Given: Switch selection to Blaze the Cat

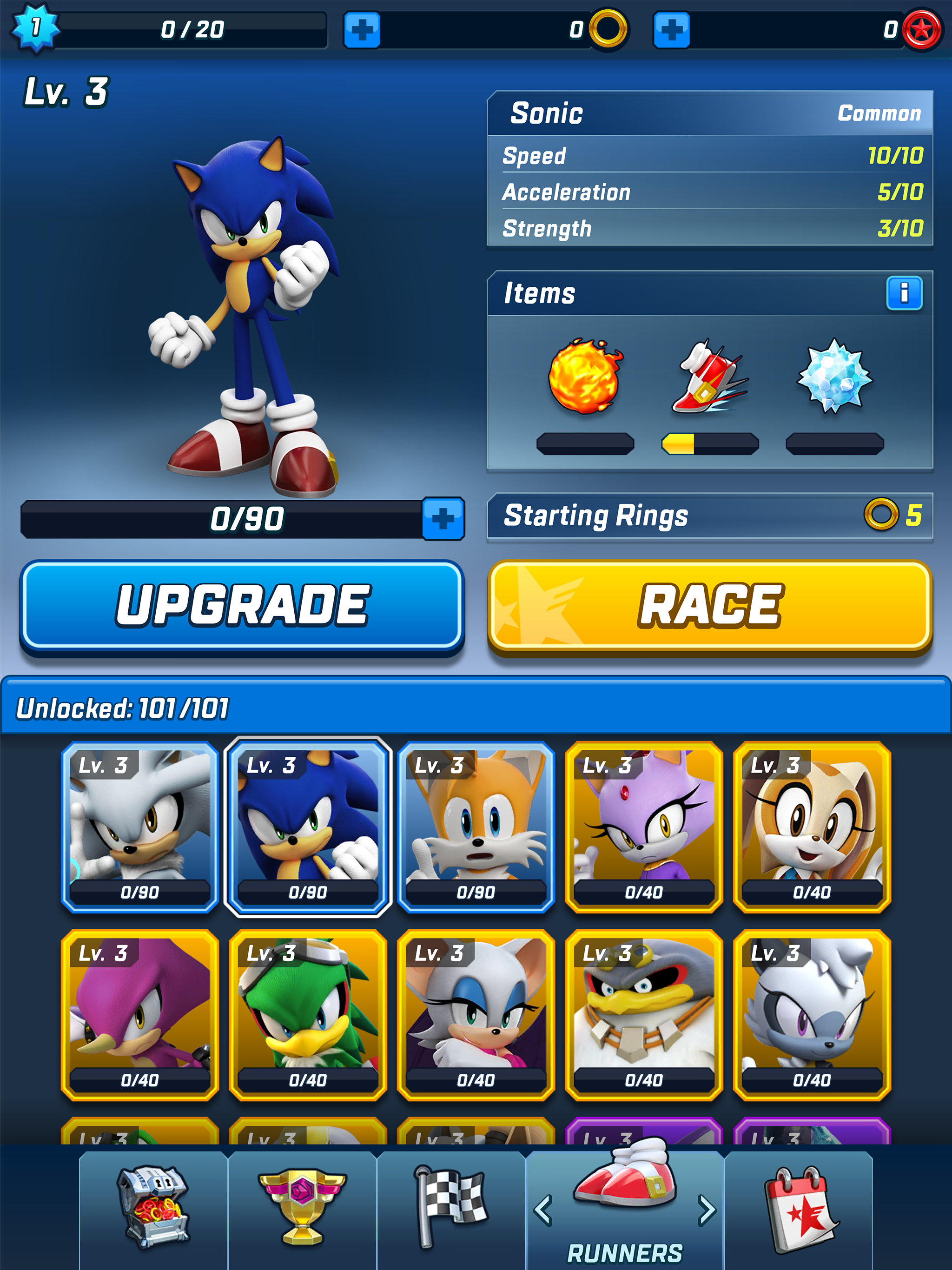Looking at the screenshot, I should (x=643, y=830).
